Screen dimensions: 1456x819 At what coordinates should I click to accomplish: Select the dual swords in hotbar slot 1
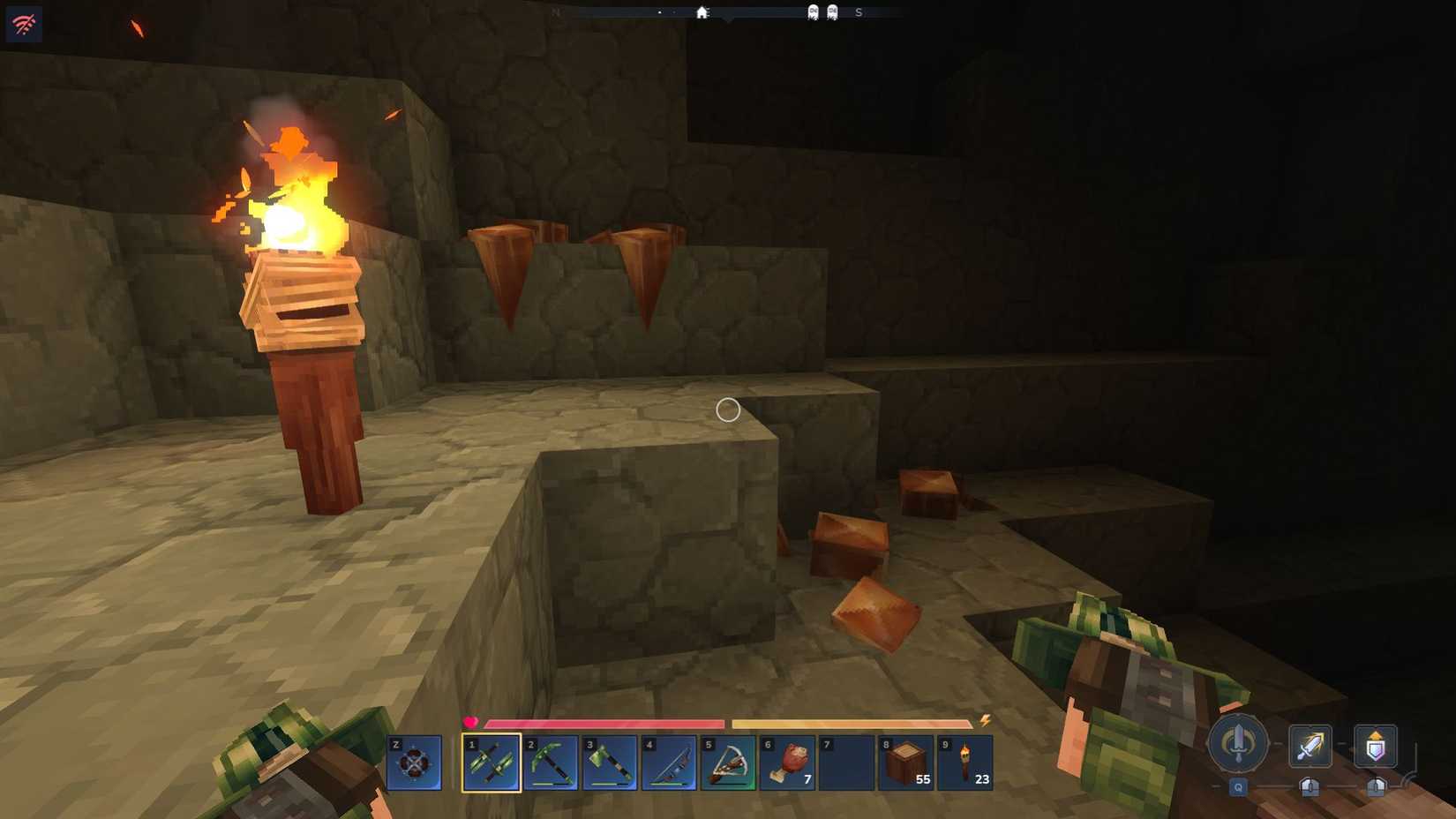(x=493, y=764)
